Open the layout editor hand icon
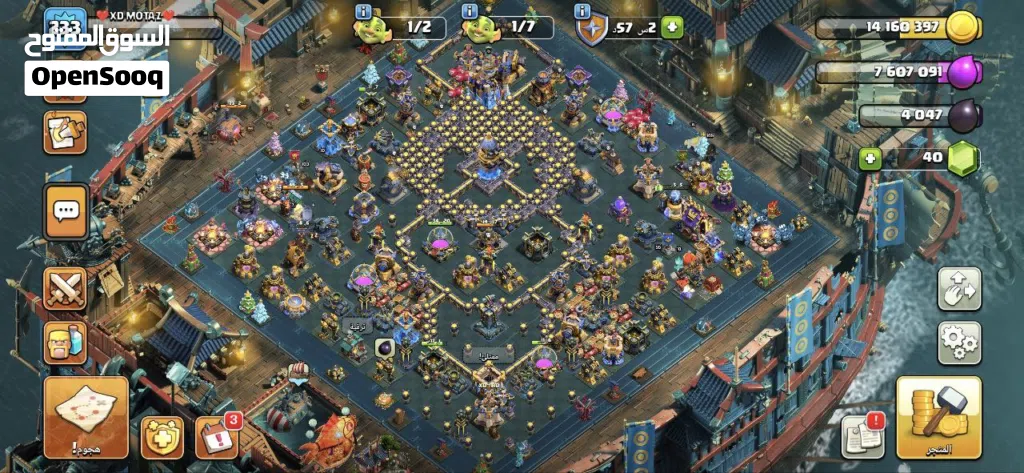Image resolution: width=1024 pixels, height=473 pixels. point(958,288)
